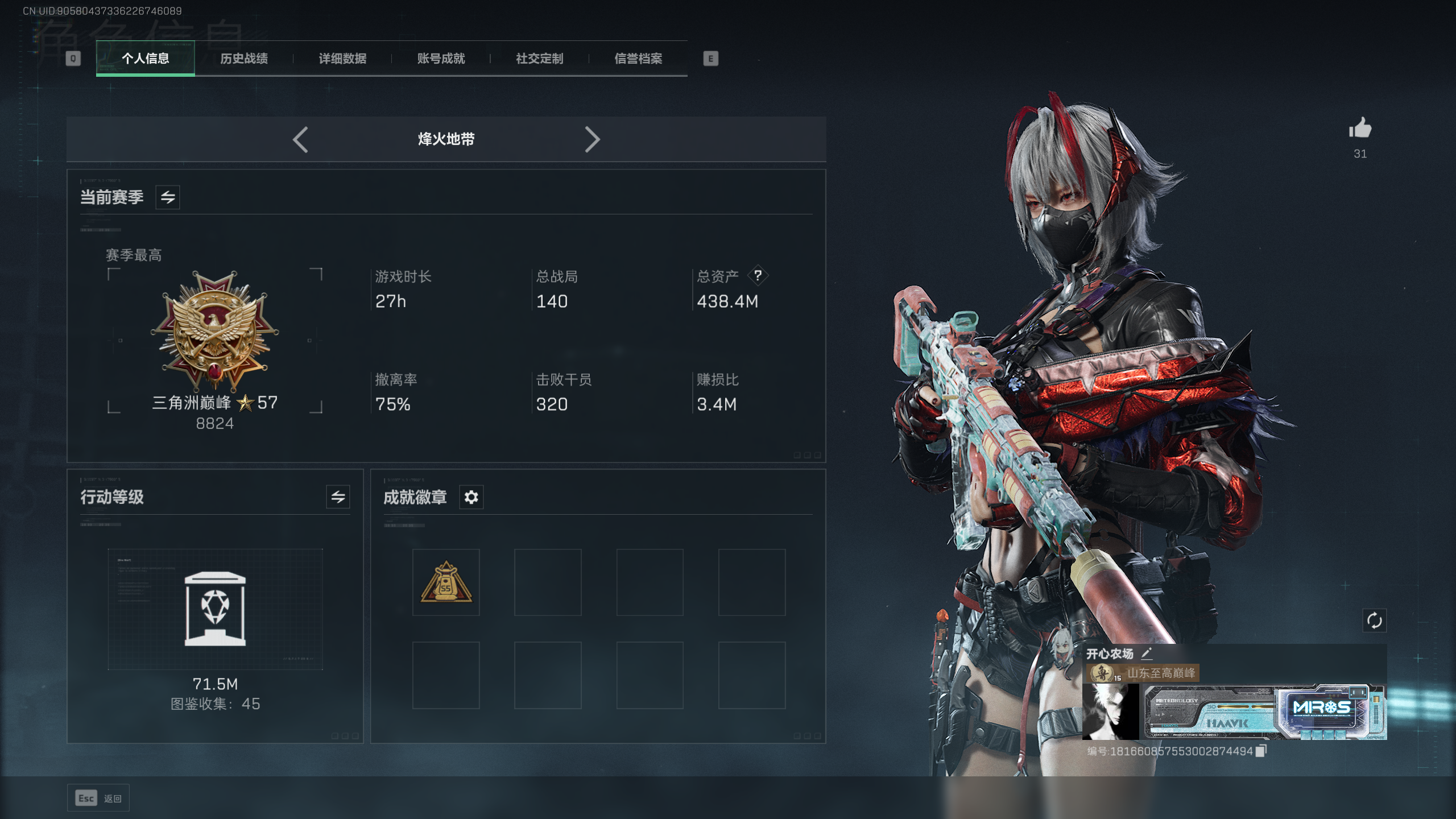
Task: Open the 成就徽章 settings gear
Action: (471, 497)
